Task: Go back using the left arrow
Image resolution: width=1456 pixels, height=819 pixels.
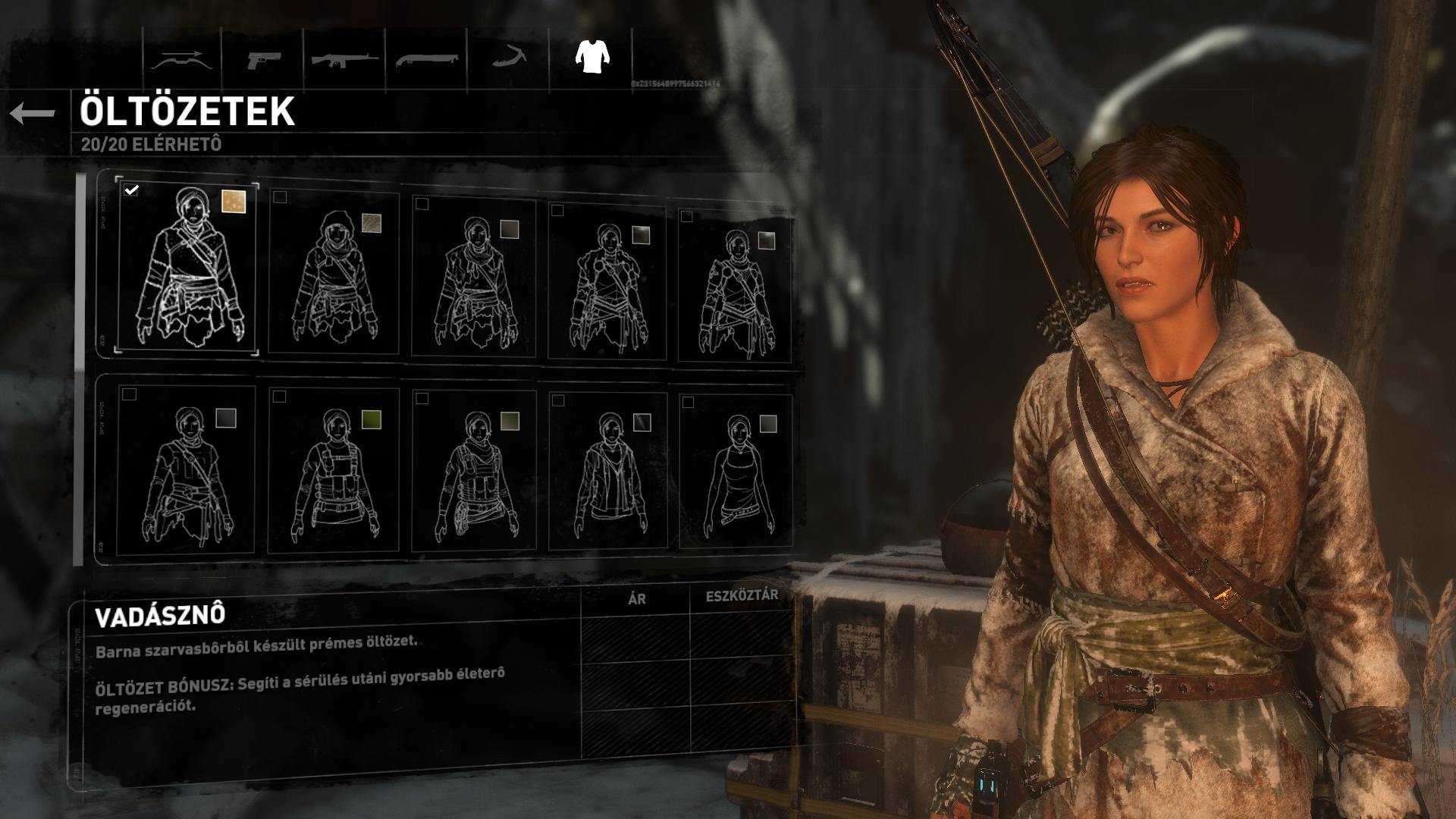Action: tap(33, 114)
